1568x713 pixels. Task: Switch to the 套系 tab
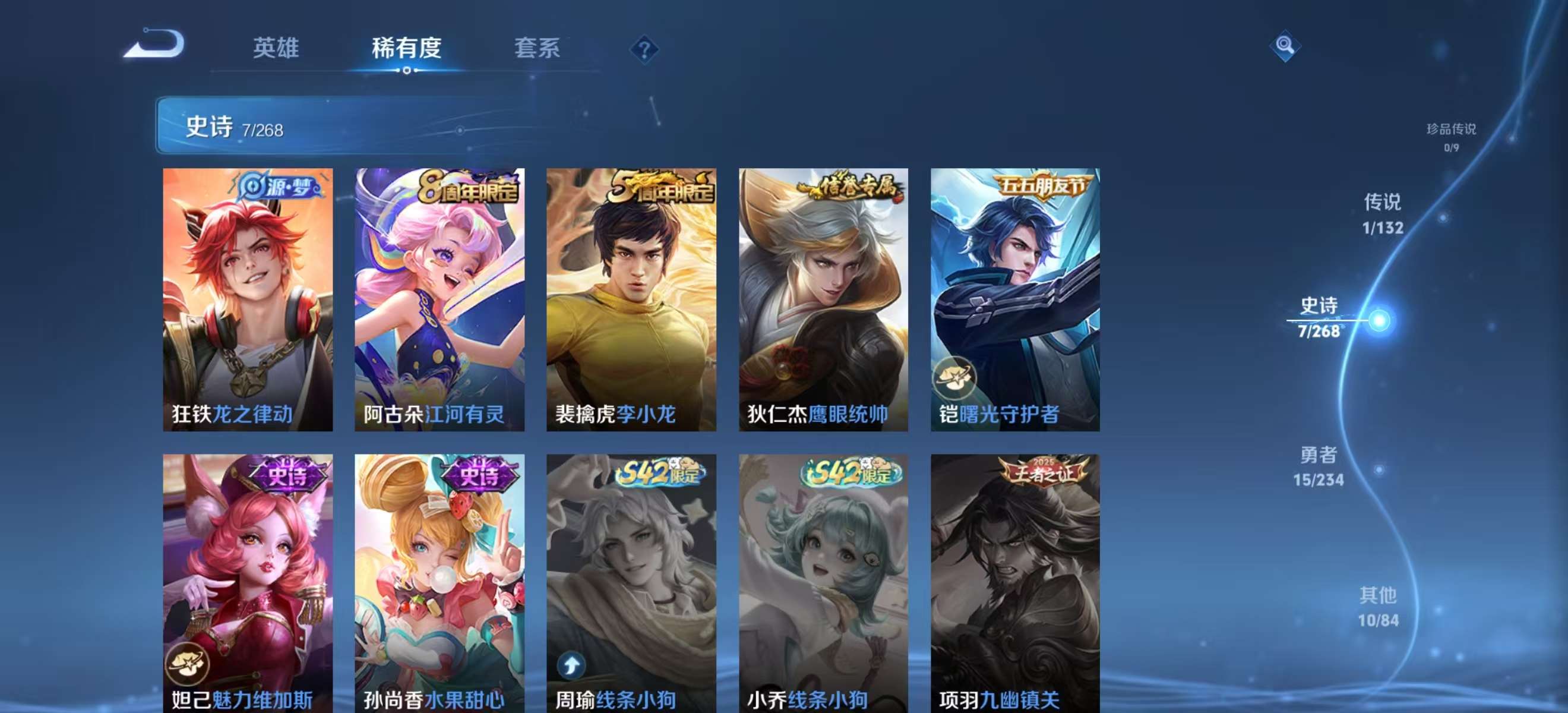pyautogui.click(x=536, y=49)
